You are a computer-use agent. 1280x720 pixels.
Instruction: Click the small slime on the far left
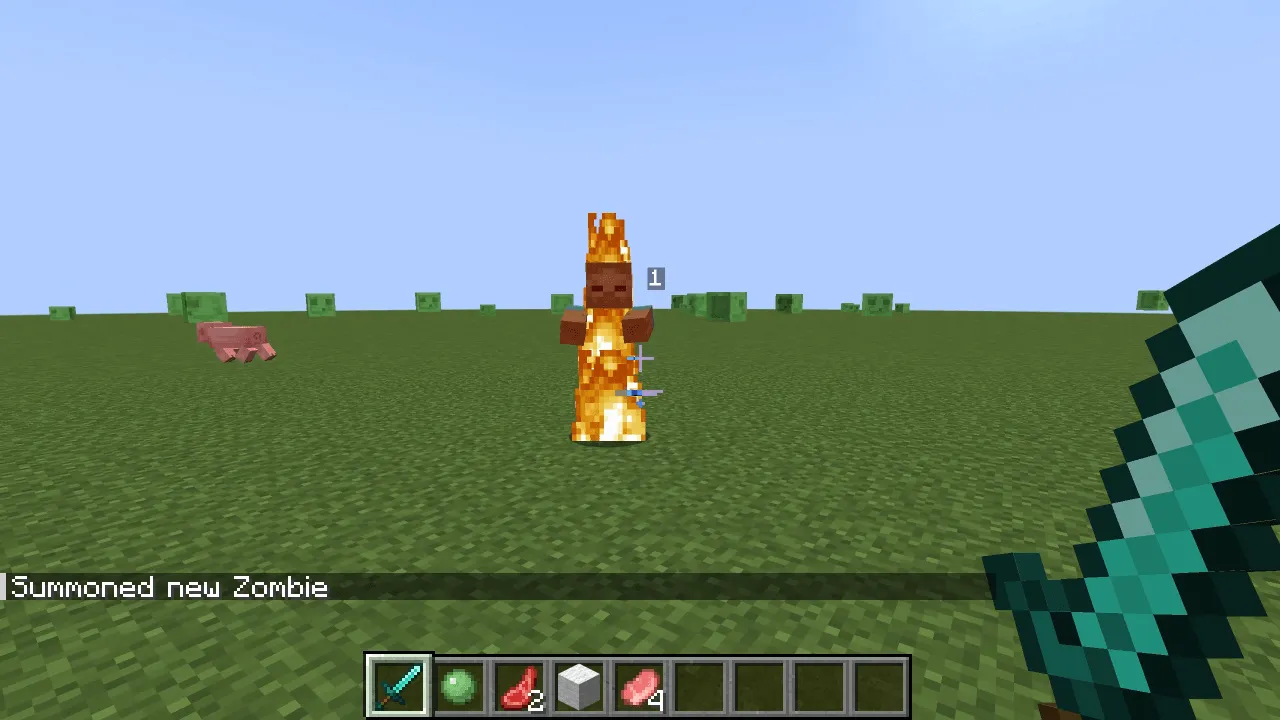coord(60,310)
